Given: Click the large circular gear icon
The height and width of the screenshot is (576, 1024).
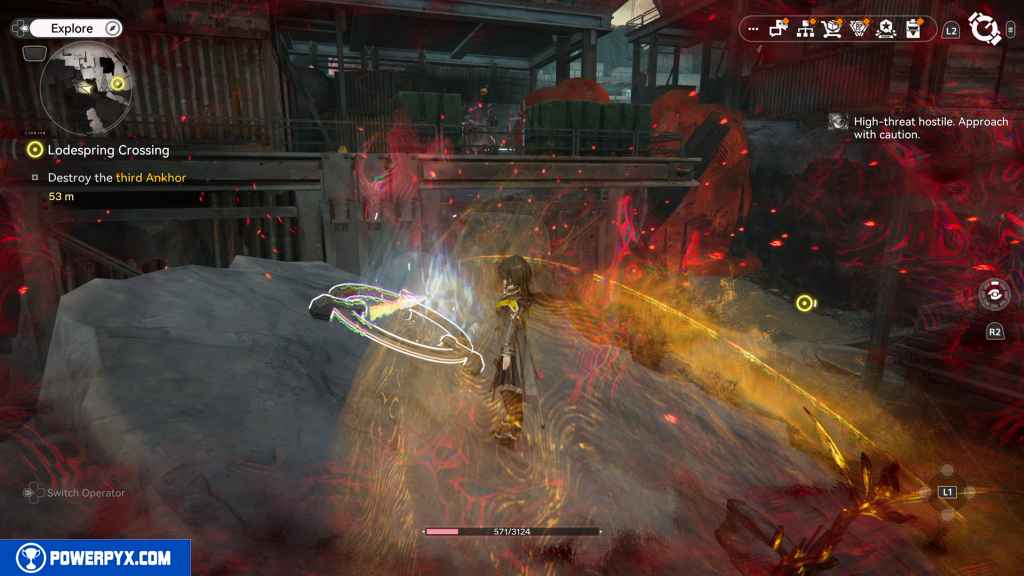Looking at the screenshot, I should 986,29.
